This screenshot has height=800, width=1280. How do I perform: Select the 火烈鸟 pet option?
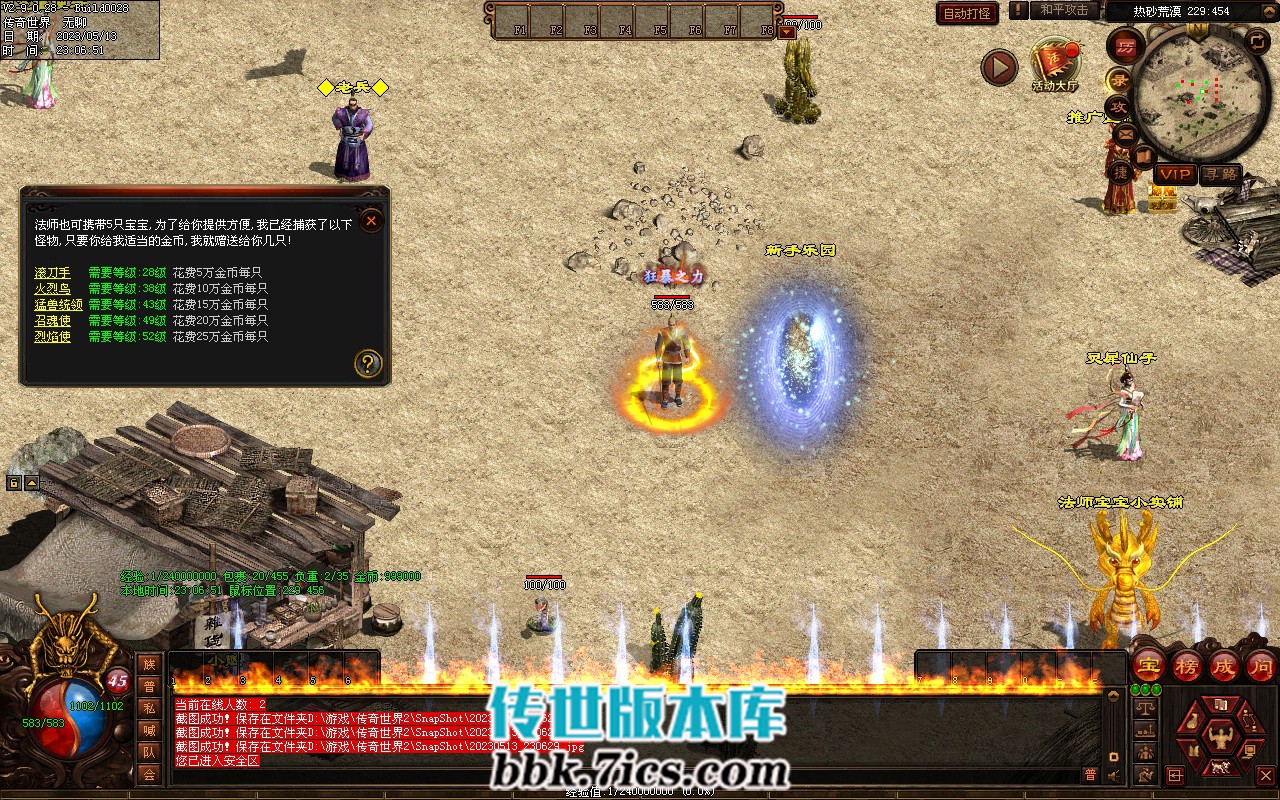(52, 289)
